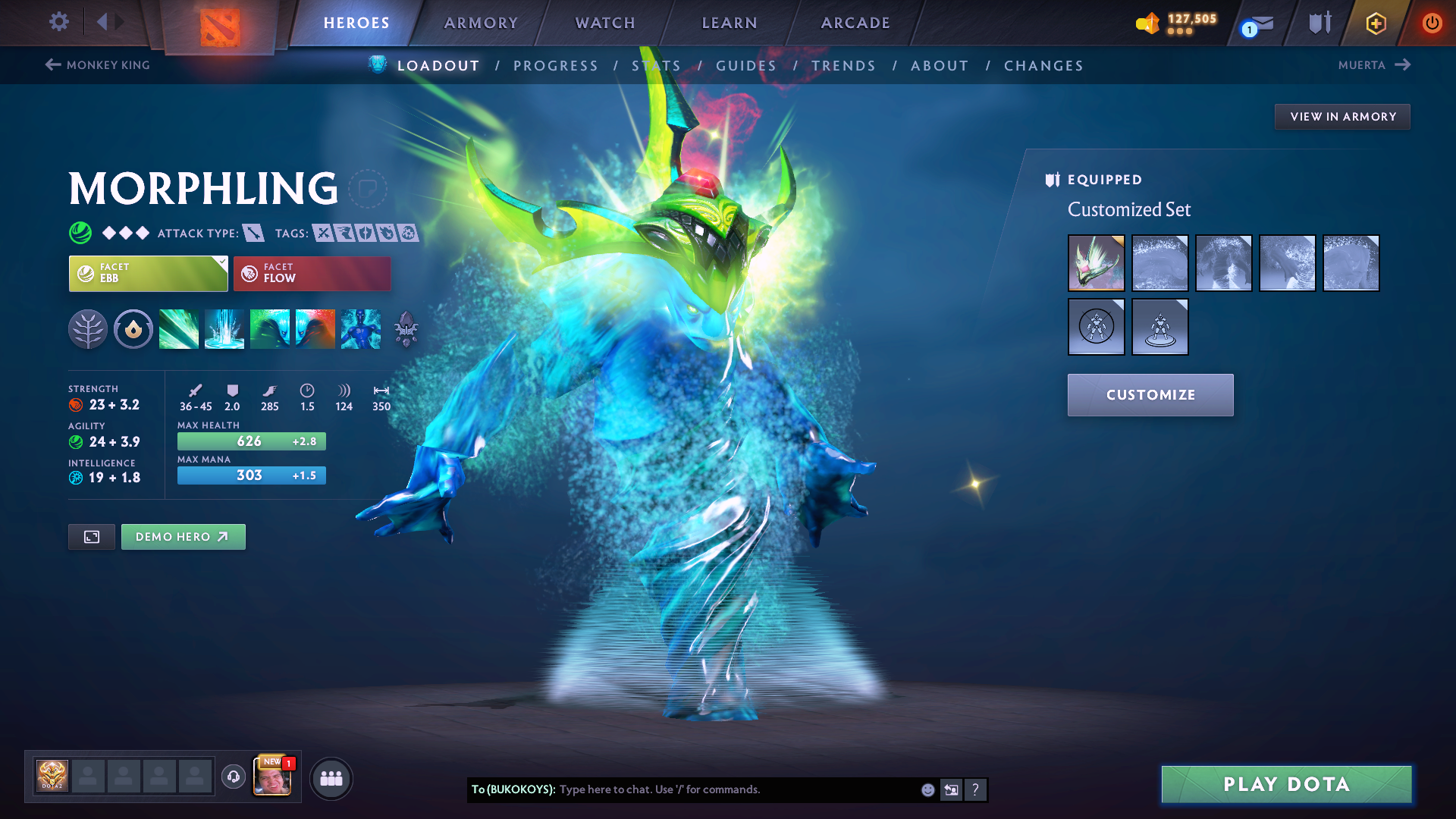Click the CUSTOMIZE button
This screenshot has height=819, width=1456.
click(x=1150, y=394)
